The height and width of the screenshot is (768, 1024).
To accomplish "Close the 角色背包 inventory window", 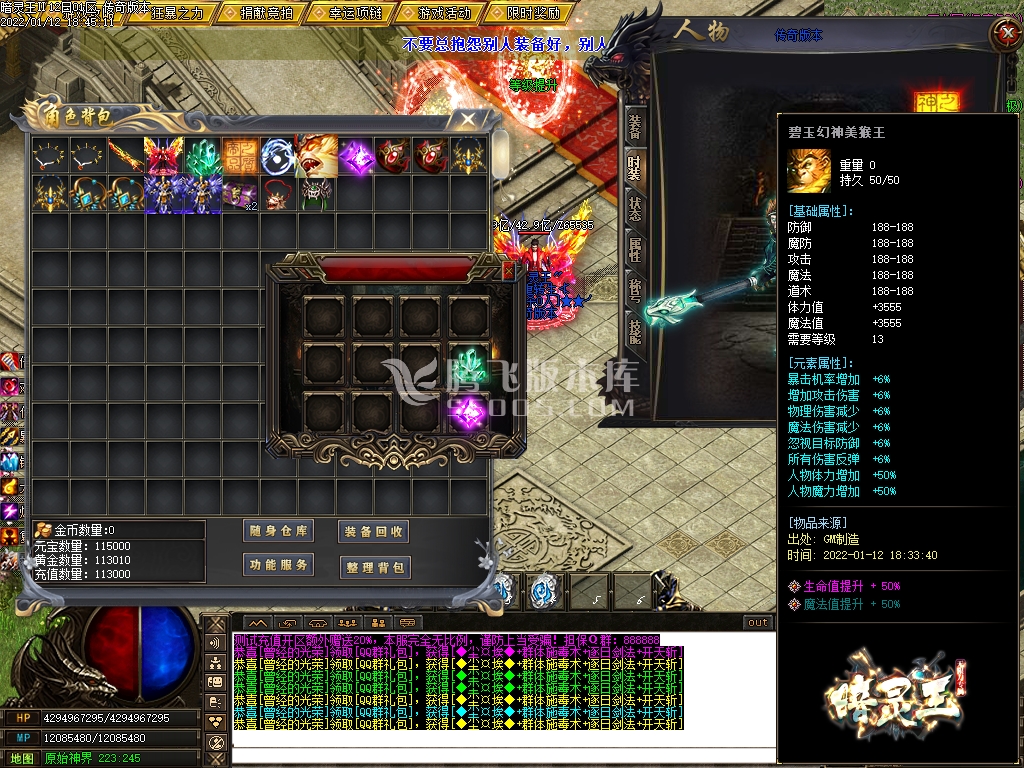I will [x=467, y=118].
